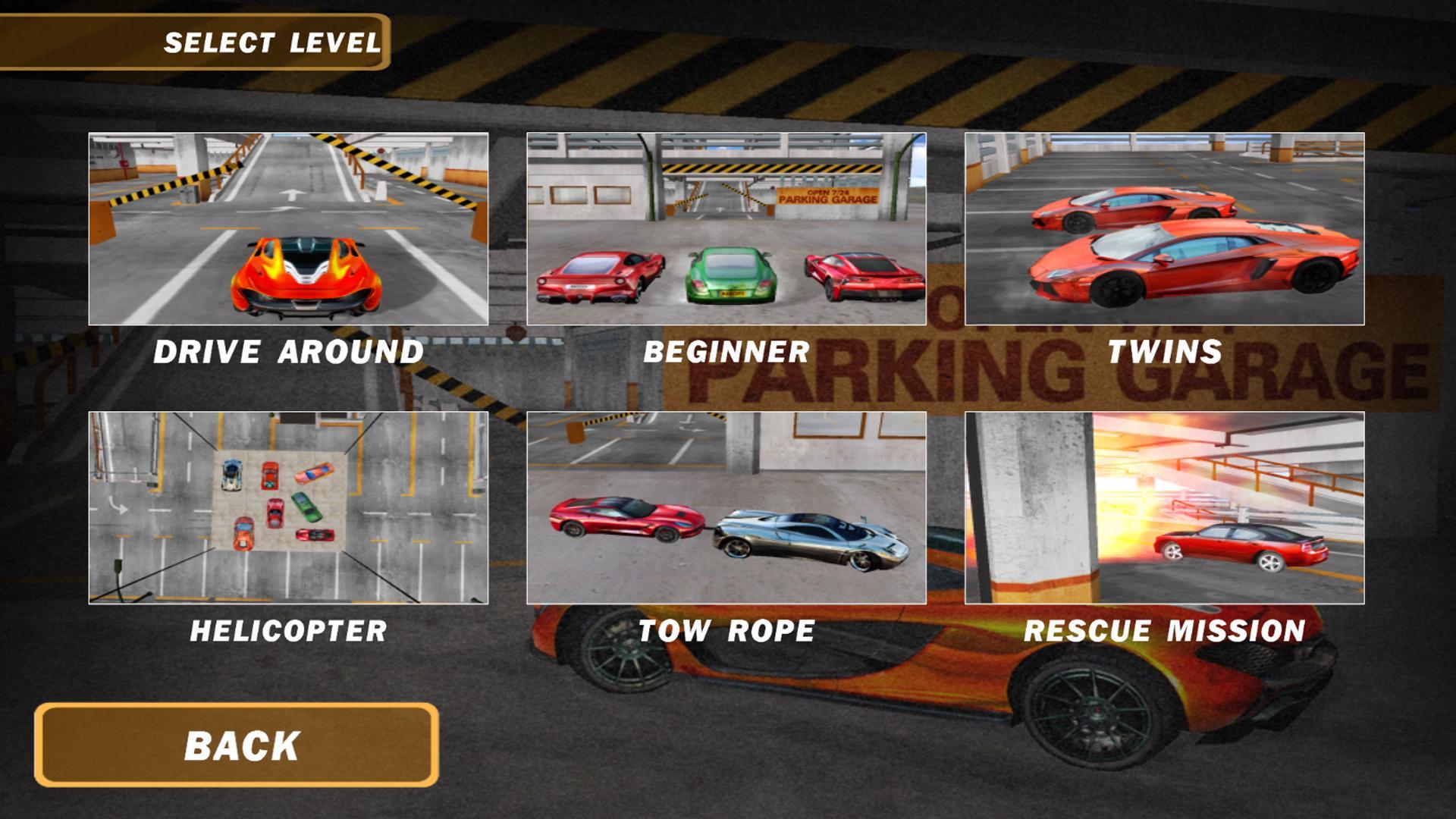Select the Drive Around level thumbnail
The image size is (1456, 819).
point(288,227)
